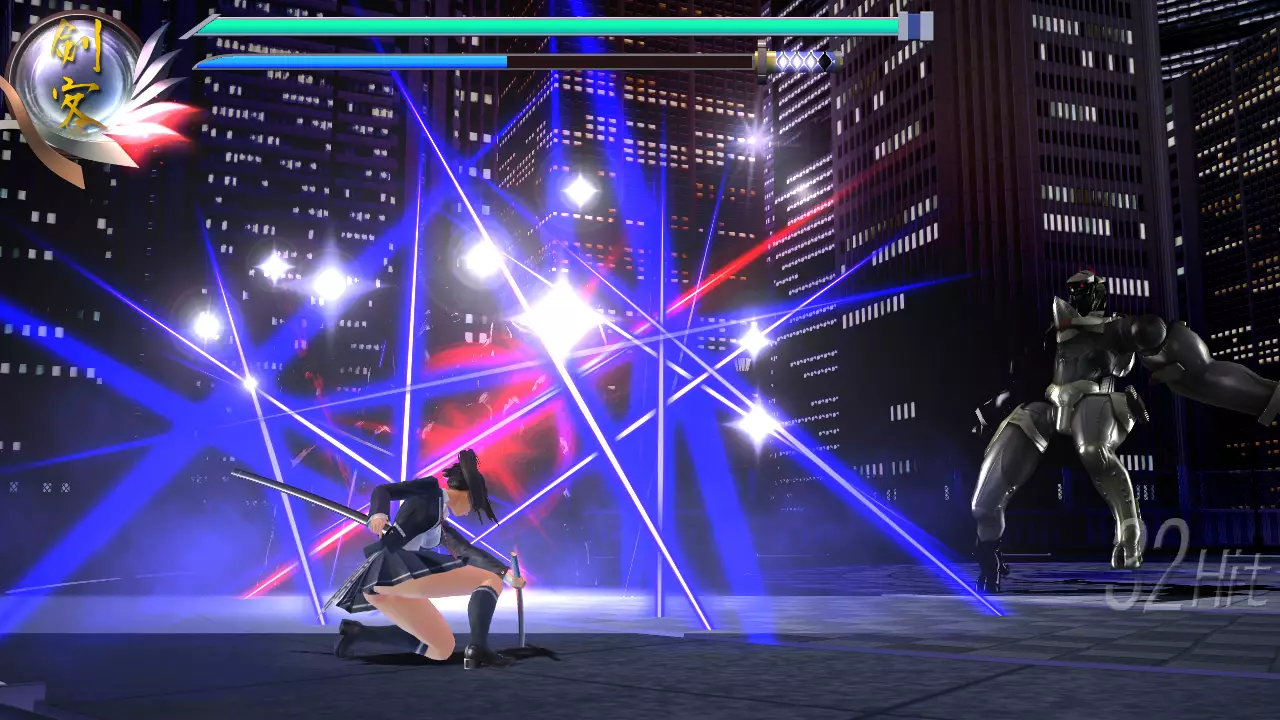
Task: Toggle the second diamond gem indicator
Action: click(796, 60)
